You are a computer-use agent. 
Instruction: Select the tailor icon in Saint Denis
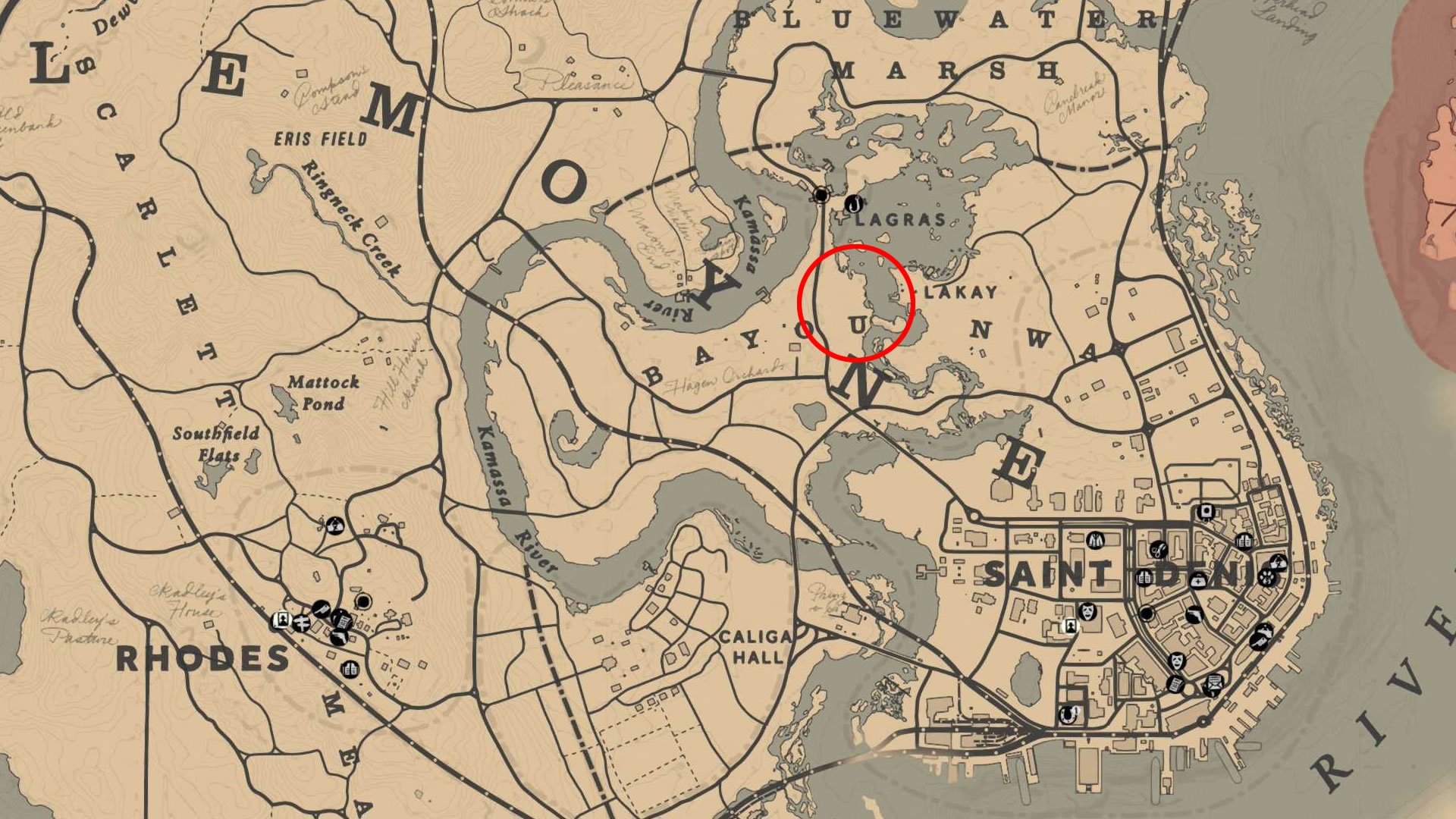click(x=1094, y=540)
